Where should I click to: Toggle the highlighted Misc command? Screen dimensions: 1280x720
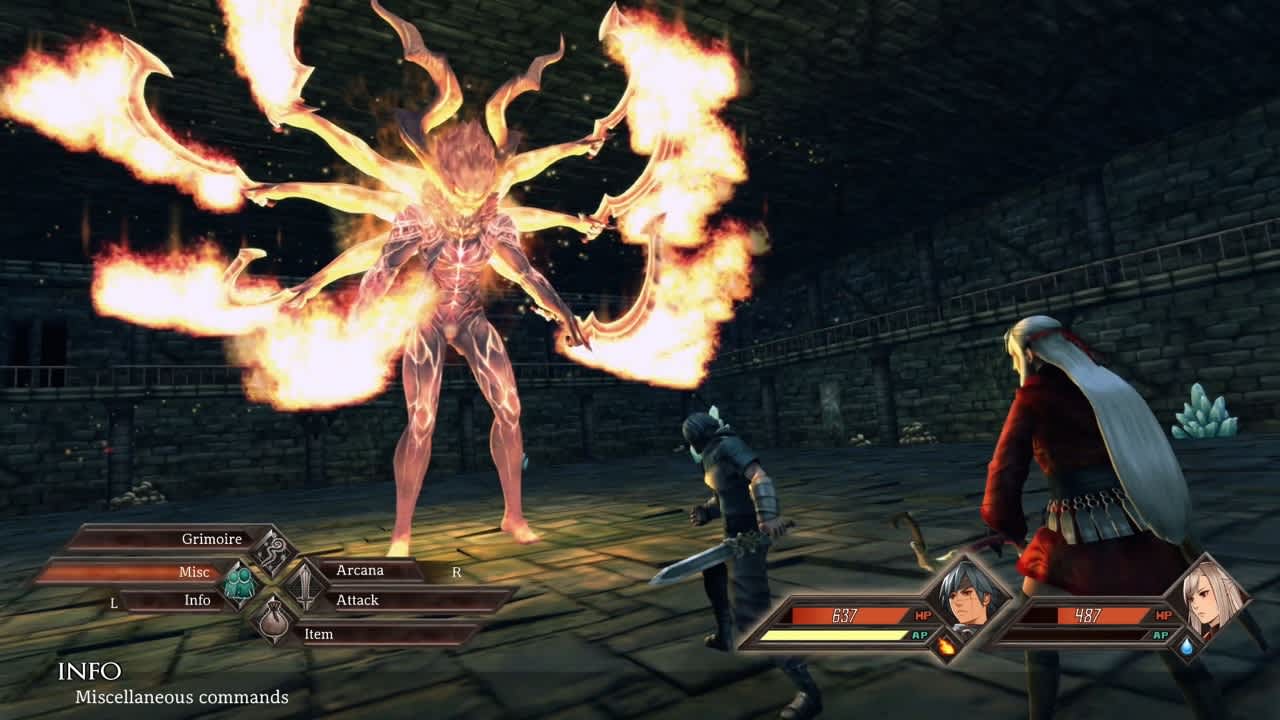click(193, 572)
